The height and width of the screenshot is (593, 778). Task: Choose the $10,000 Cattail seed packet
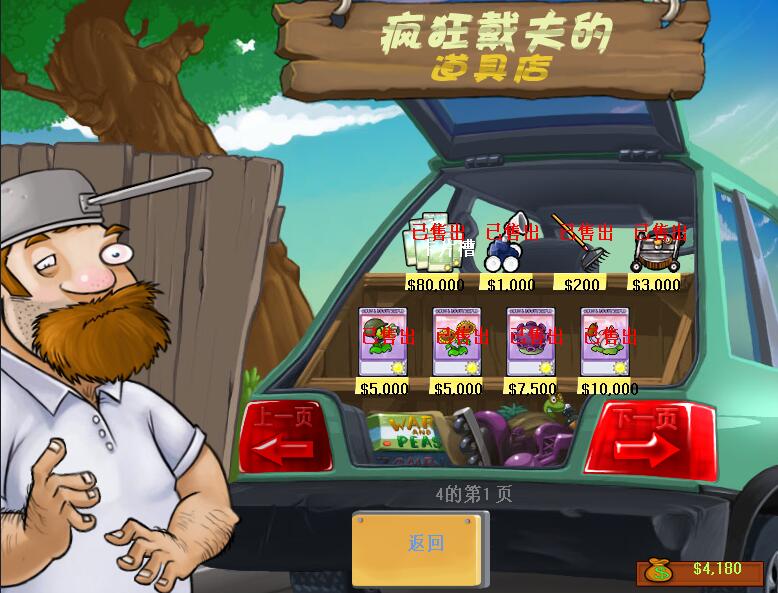coord(604,341)
